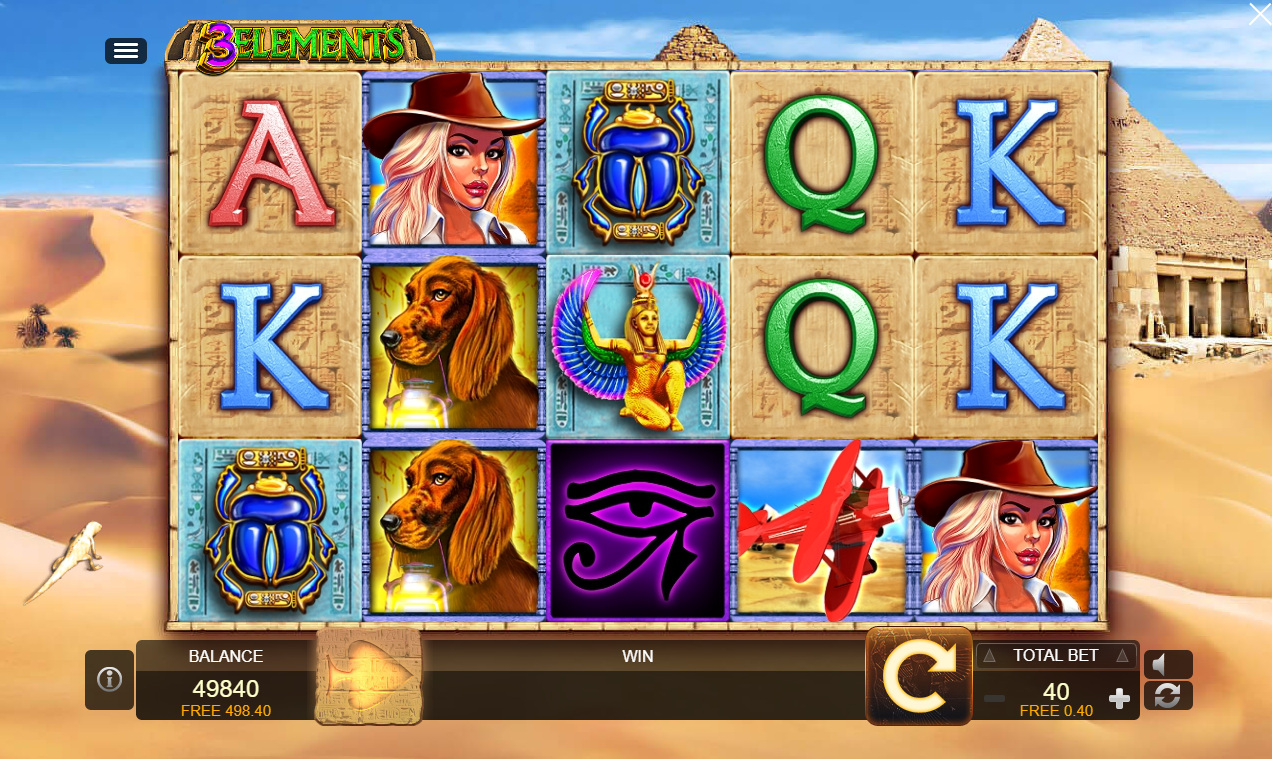Image resolution: width=1272 pixels, height=759 pixels.
Task: Close the game with the X
Action: pos(1259,14)
